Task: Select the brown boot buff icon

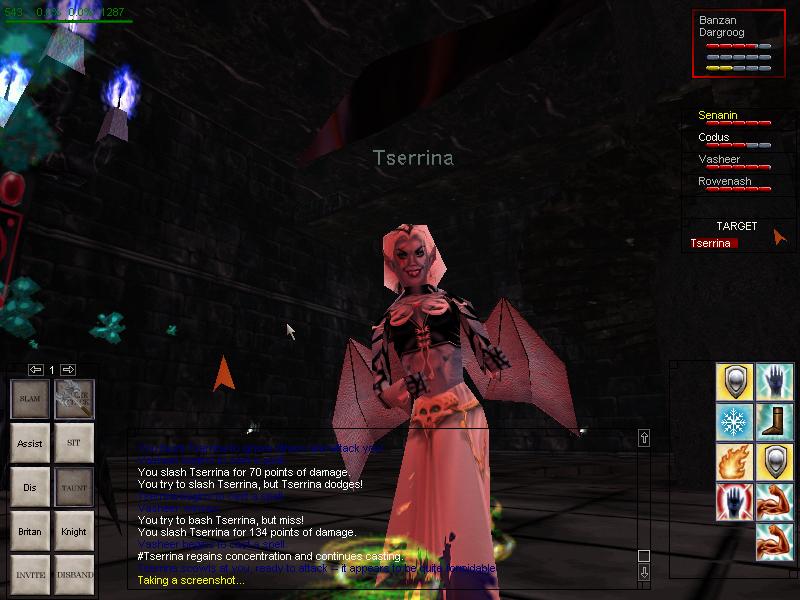Action: [x=774, y=420]
